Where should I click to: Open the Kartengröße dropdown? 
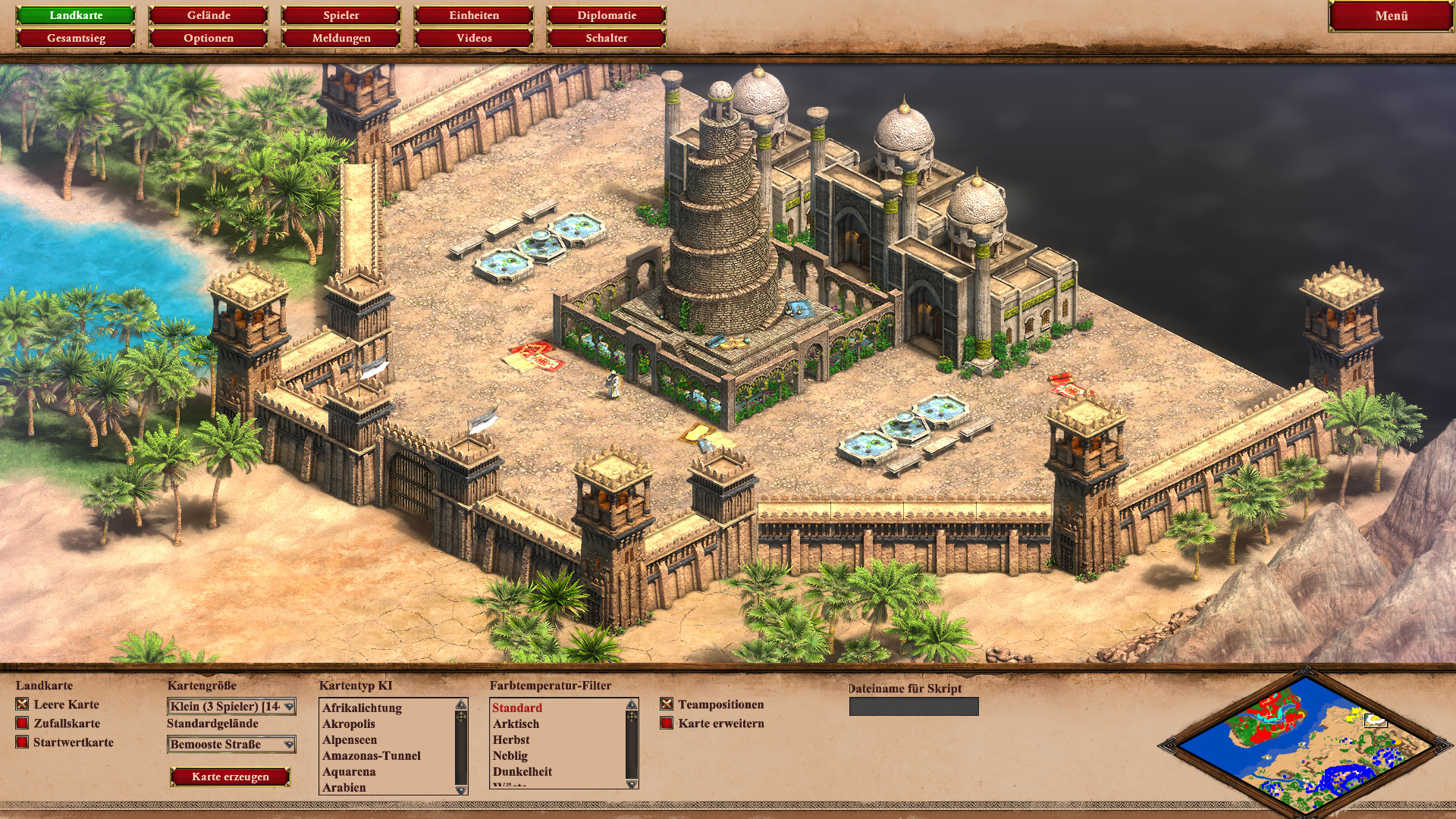231,707
